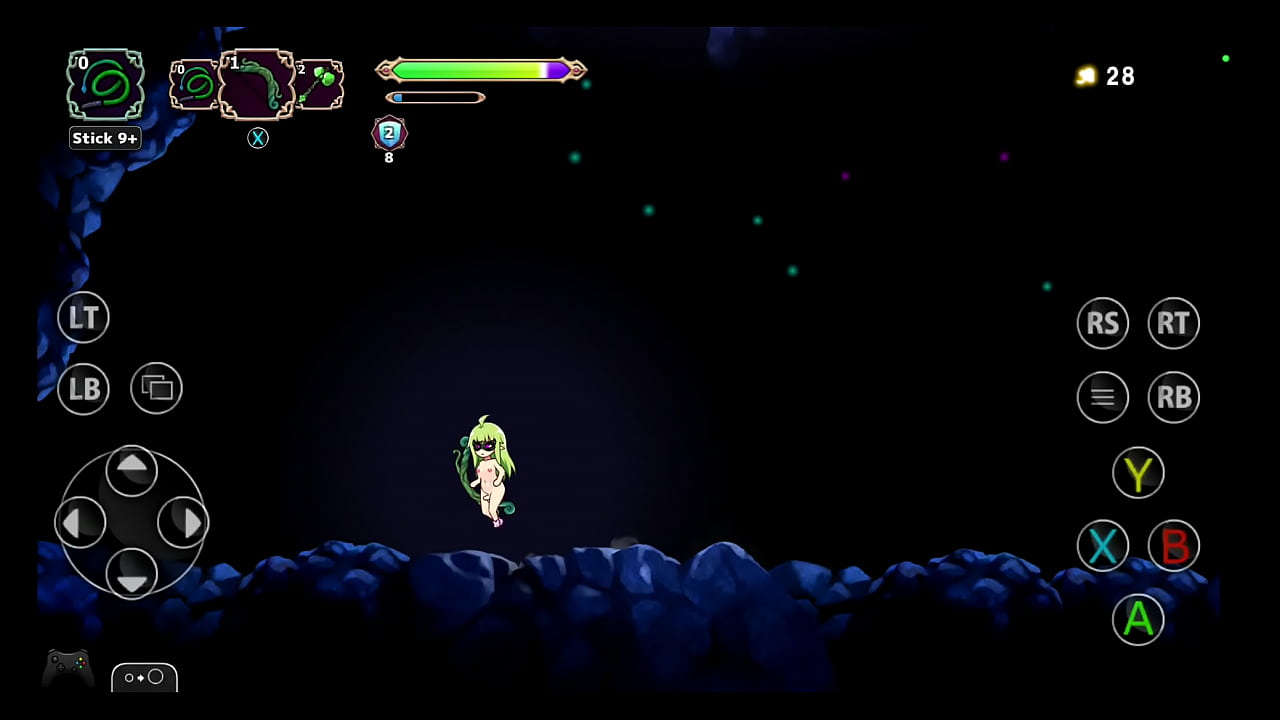Click the shield icon showing number 2
This screenshot has width=1280, height=720.
[389, 133]
